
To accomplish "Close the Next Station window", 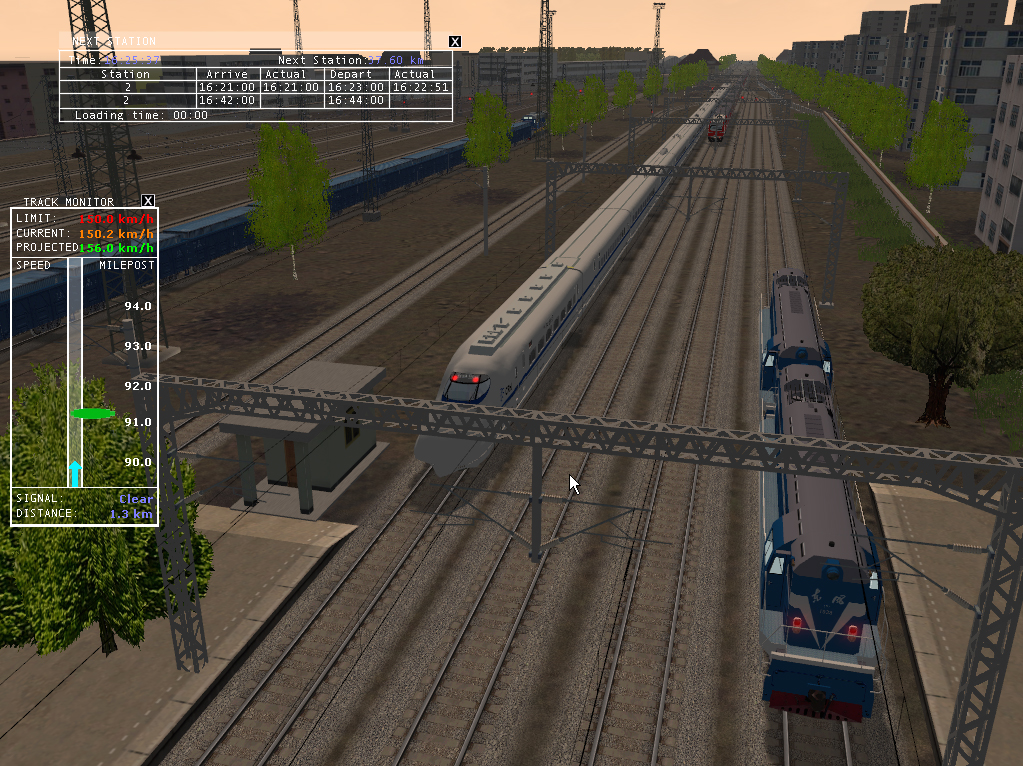I will [x=455, y=41].
